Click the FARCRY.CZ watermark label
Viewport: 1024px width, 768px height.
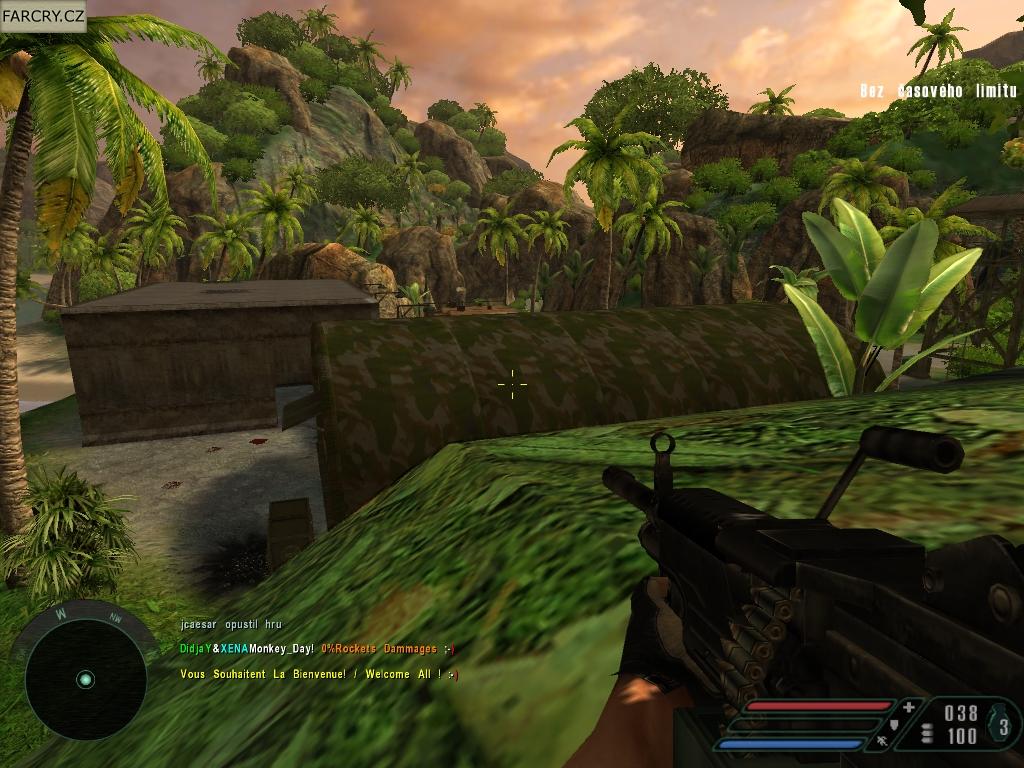click(x=43, y=16)
